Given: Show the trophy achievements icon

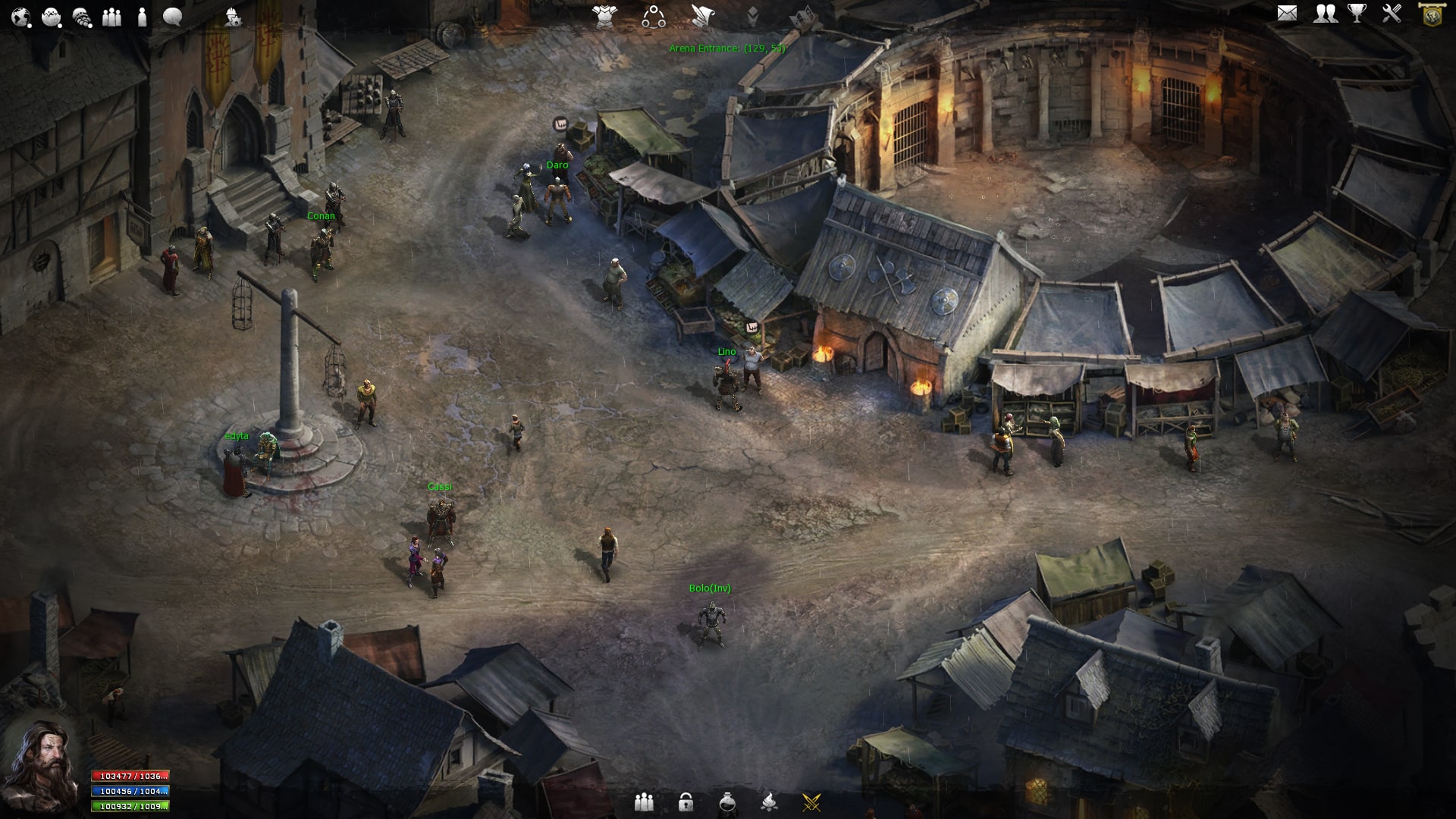Looking at the screenshot, I should pos(1357,14).
